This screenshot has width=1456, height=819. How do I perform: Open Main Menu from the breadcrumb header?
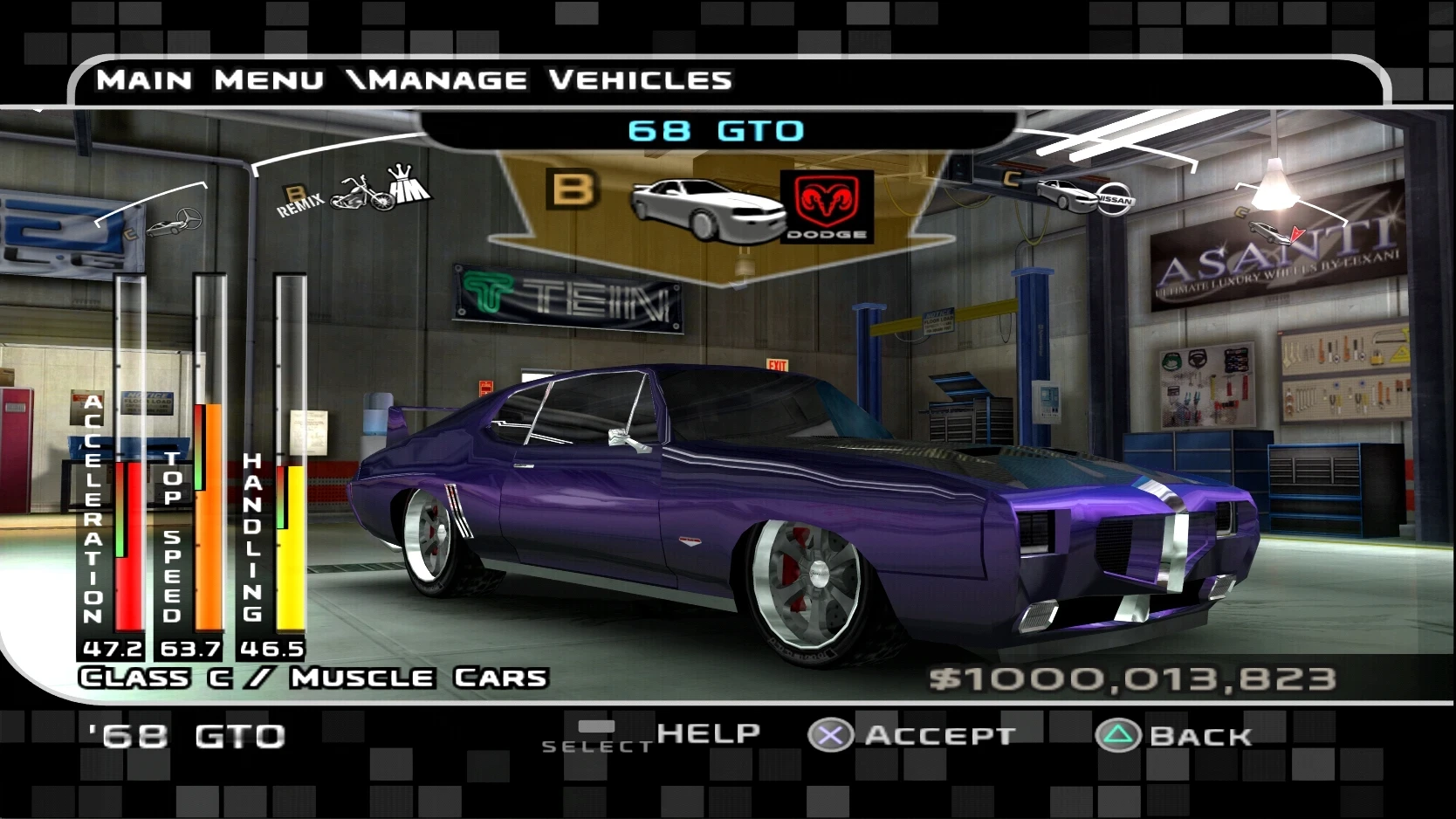tap(209, 80)
